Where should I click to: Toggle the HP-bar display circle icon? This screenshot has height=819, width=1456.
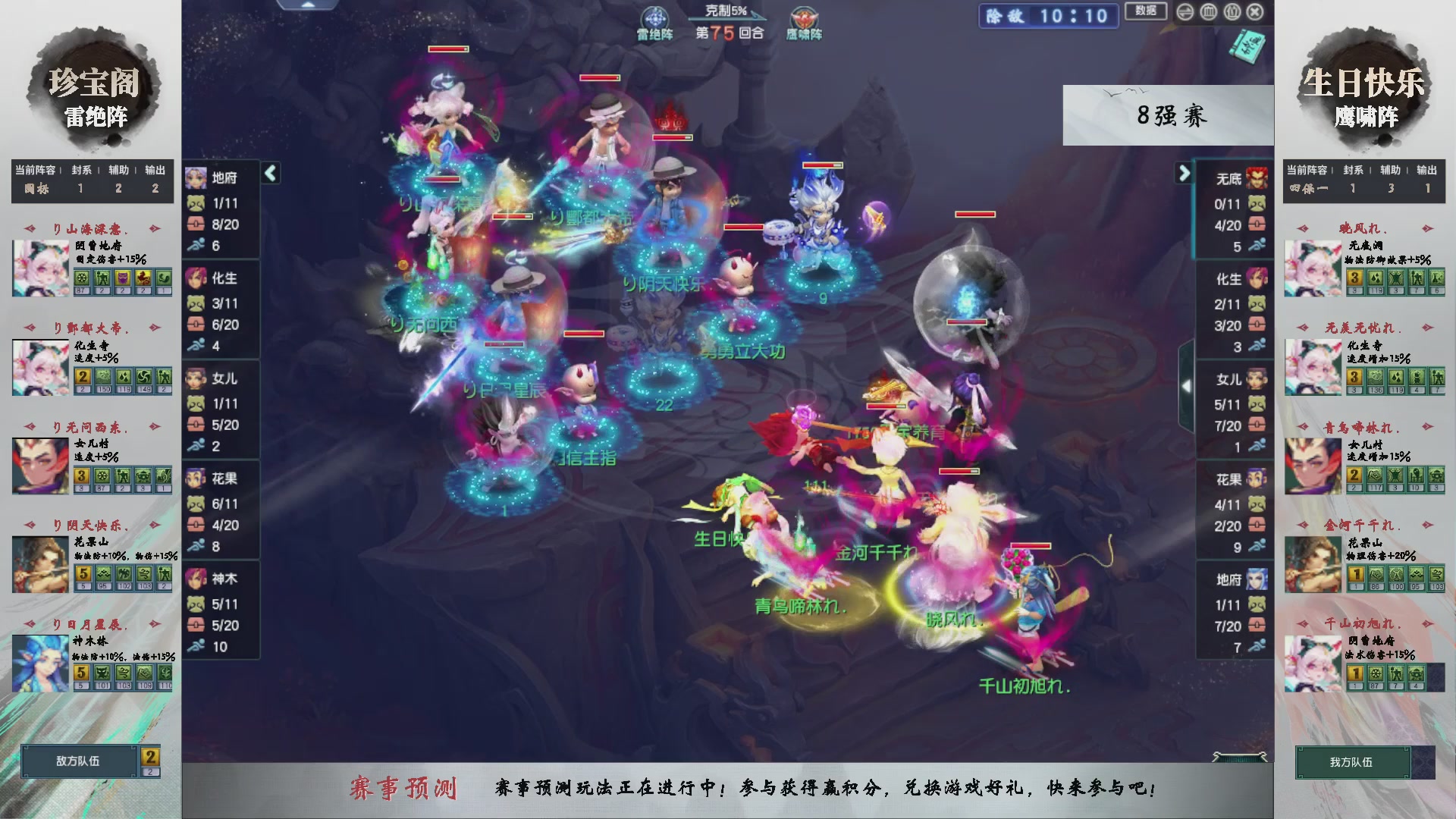click(x=1208, y=12)
